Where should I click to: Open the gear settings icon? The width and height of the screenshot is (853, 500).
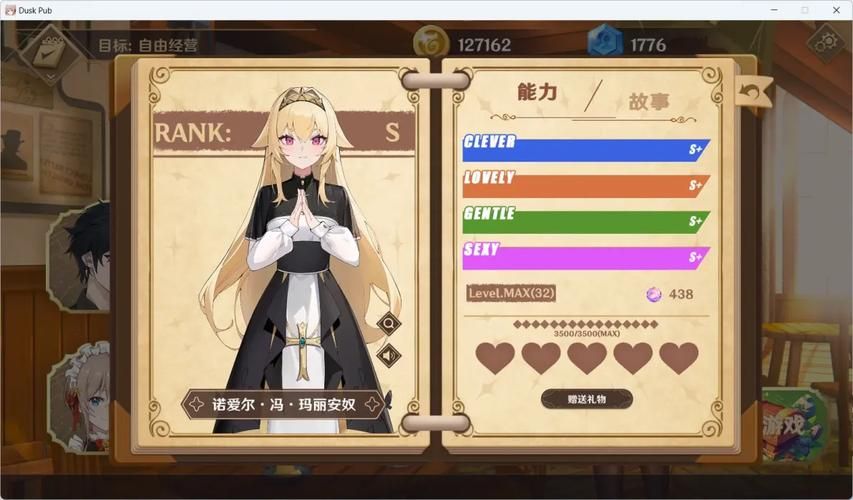click(826, 43)
